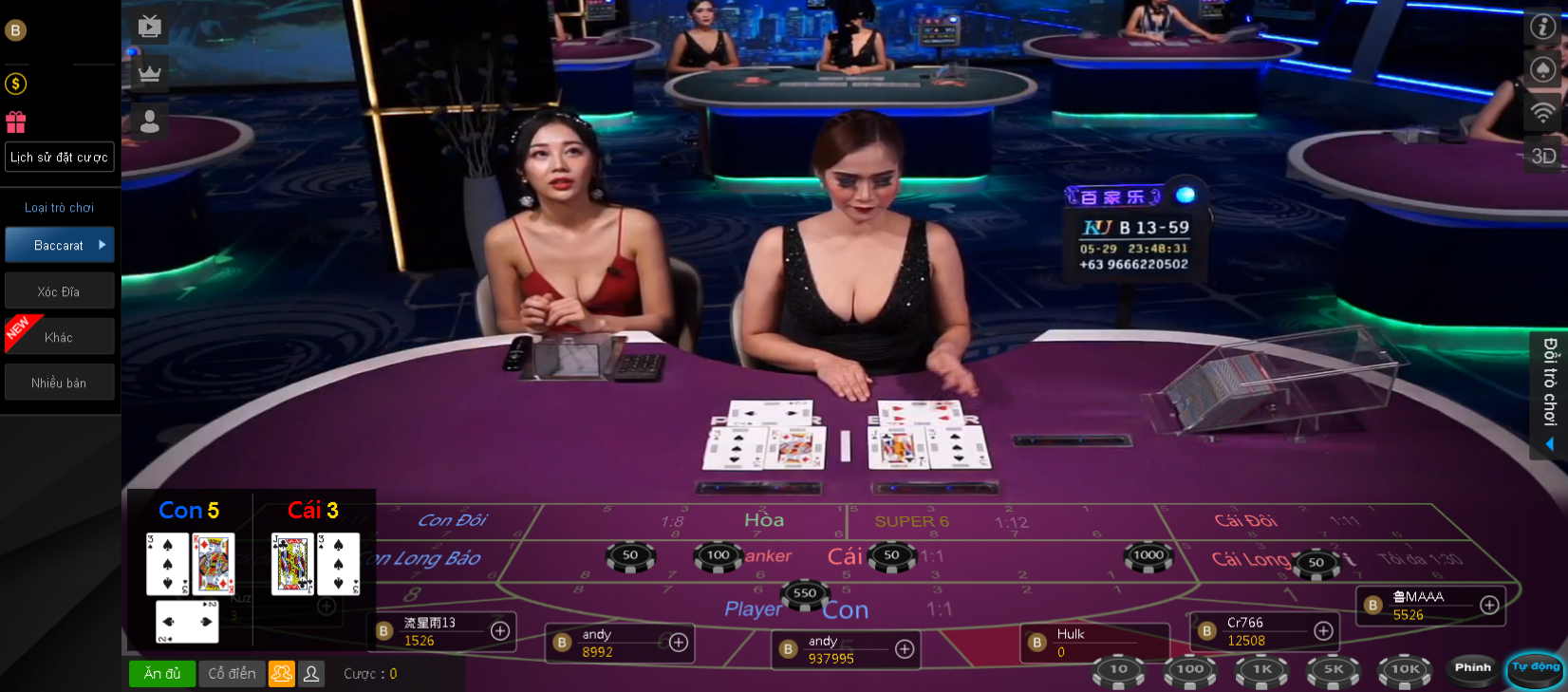The image size is (1568, 692).
Task: Switch to 3D view mode
Action: 1544,156
